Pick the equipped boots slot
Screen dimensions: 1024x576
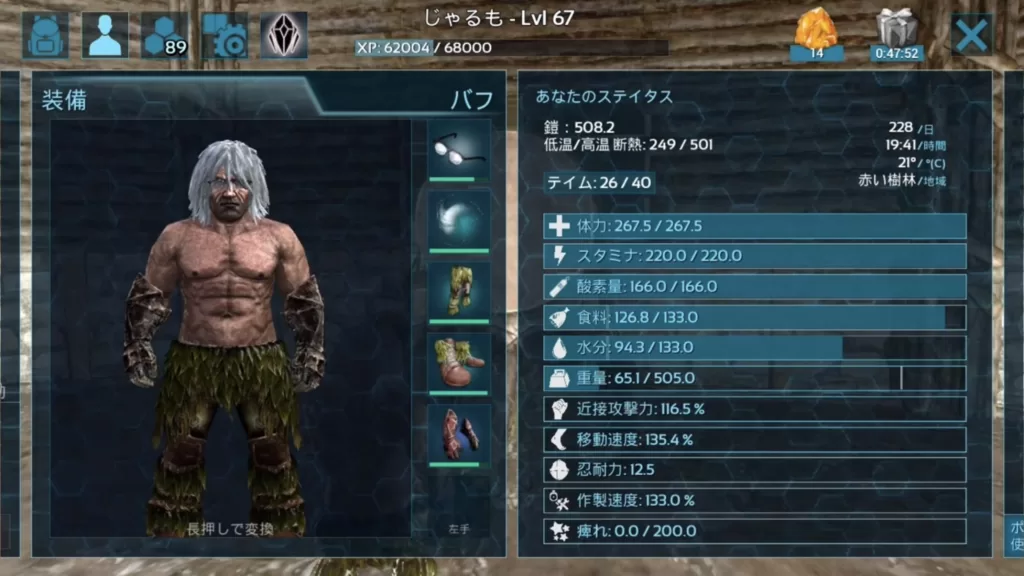pyautogui.click(x=459, y=362)
